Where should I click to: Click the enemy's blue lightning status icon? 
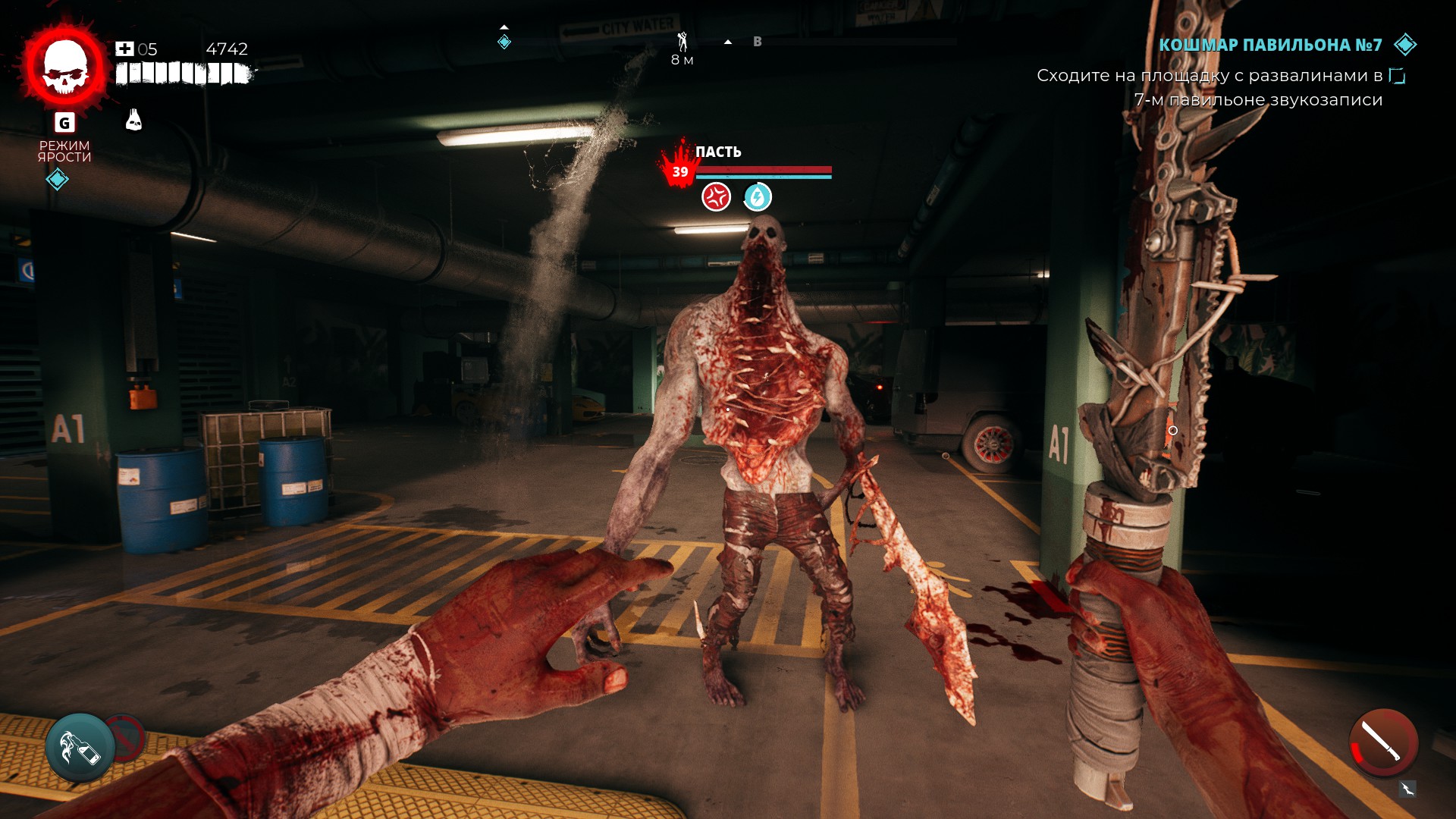point(757,197)
